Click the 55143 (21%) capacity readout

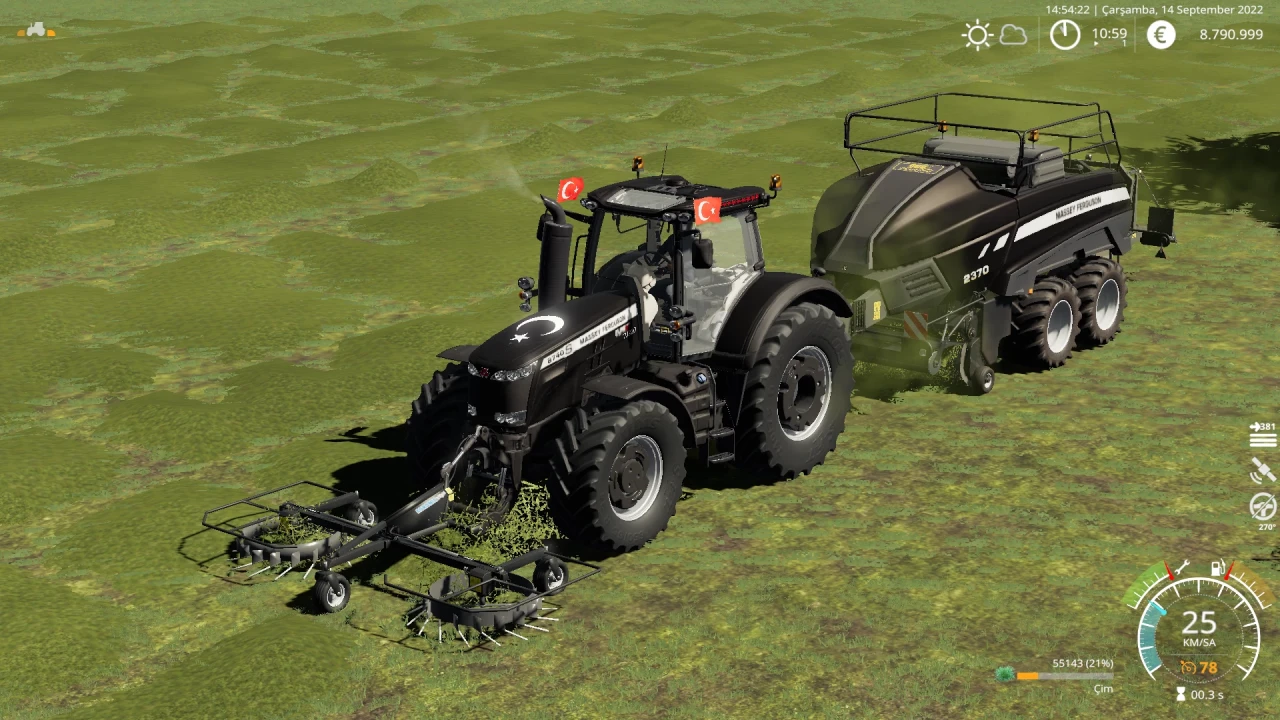(x=1083, y=662)
